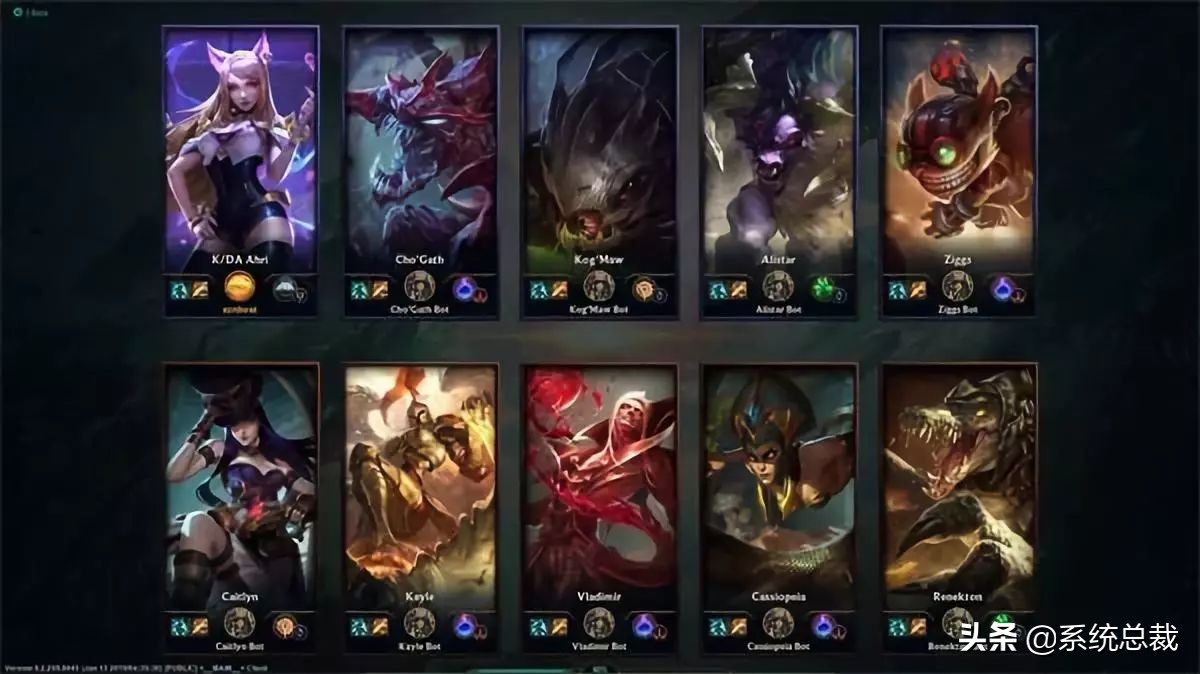Image resolution: width=1200 pixels, height=674 pixels.
Task: Click the Ghost summoner spell under Cho'Gath
Action: (358, 290)
